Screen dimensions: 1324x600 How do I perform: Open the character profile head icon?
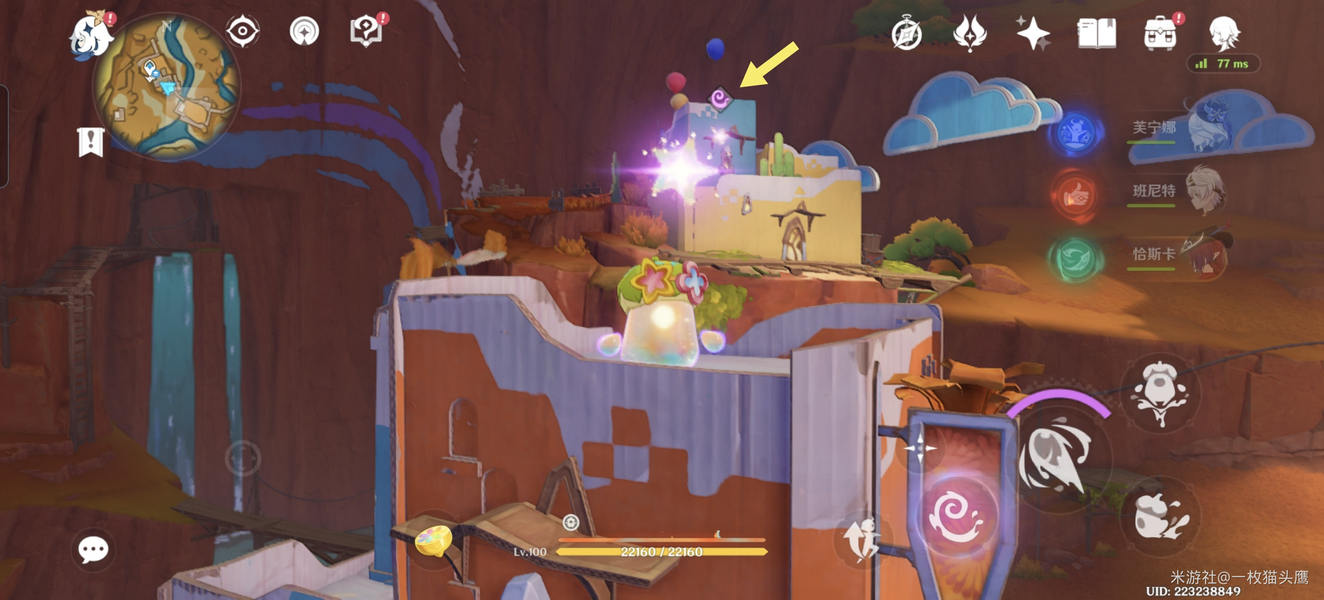1224,34
